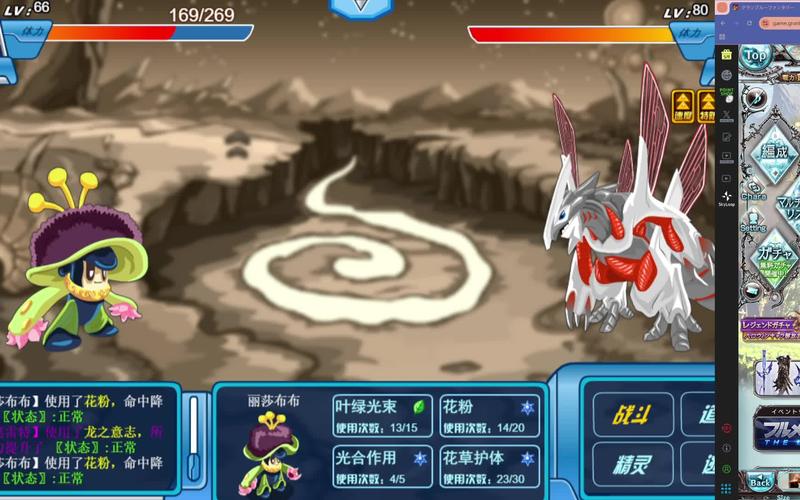800x500 pixels.
Task: Click the browser address bar
Action: (x=780, y=24)
